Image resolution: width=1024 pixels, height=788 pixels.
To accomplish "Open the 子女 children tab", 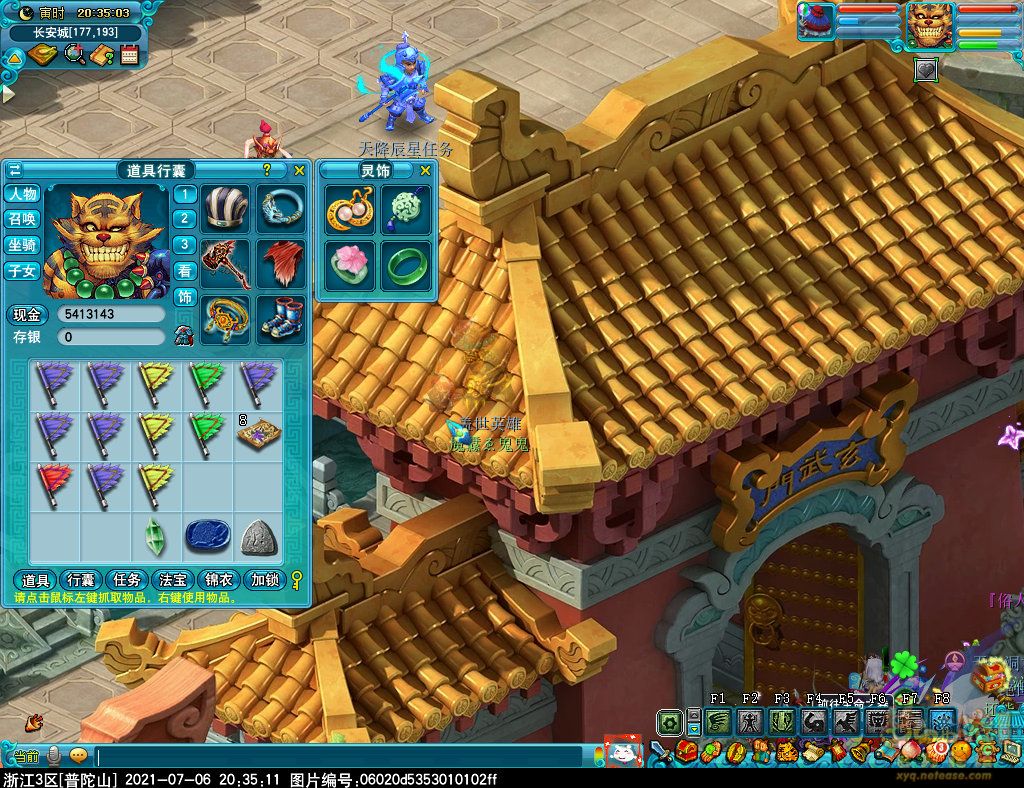I will (22, 271).
